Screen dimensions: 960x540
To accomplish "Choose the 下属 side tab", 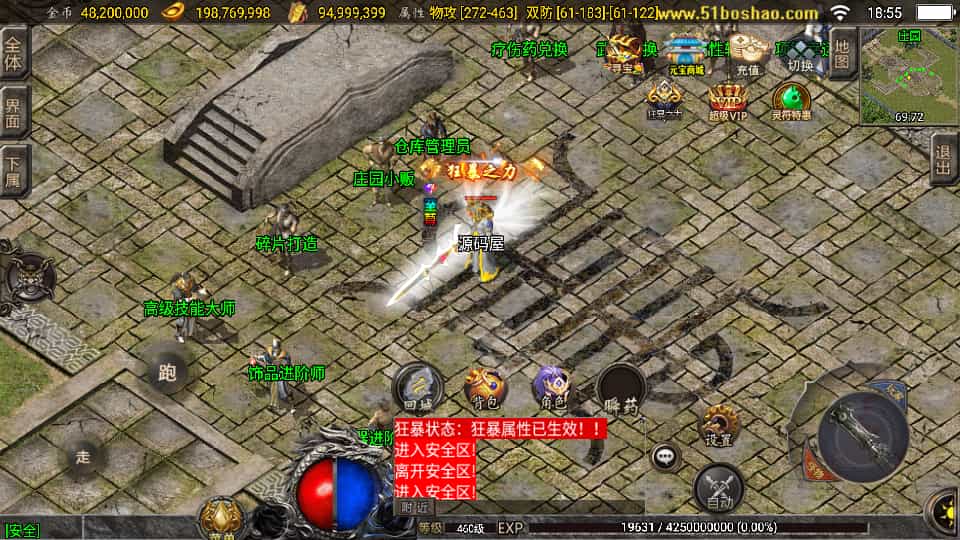I will [14, 169].
